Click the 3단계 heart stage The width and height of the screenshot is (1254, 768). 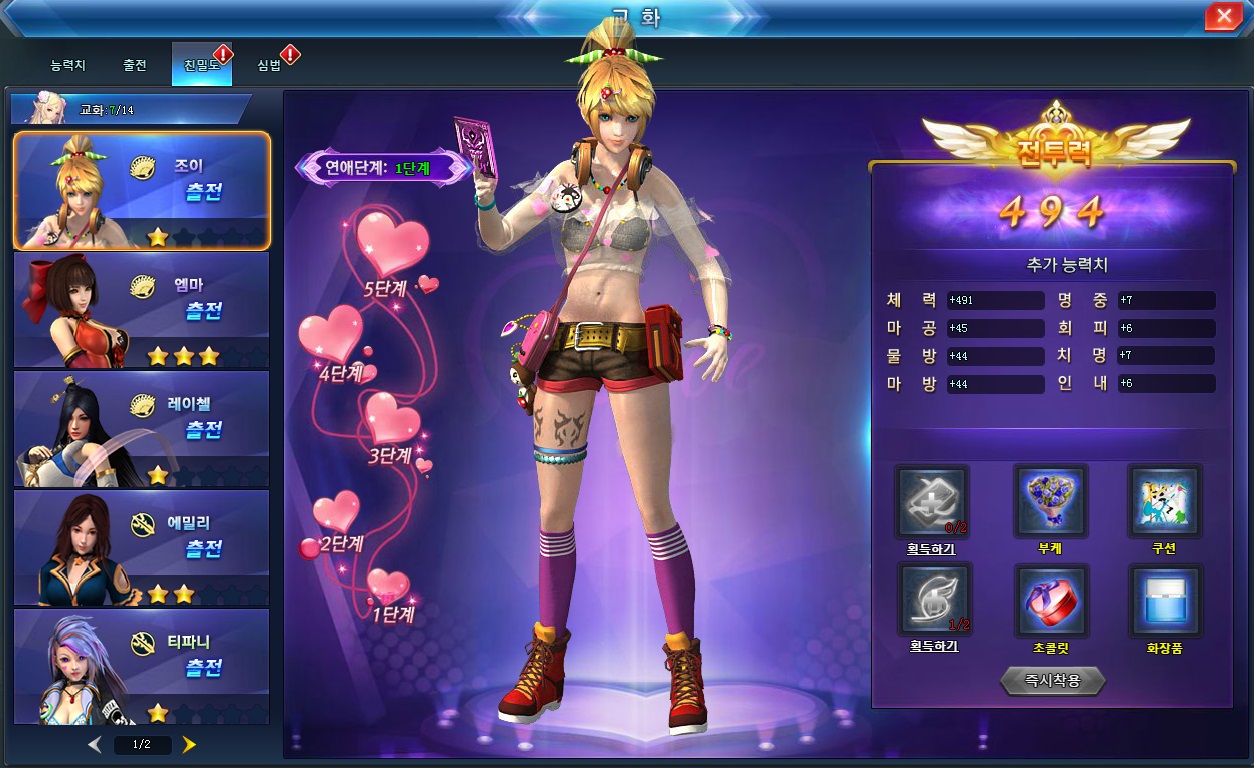tap(391, 418)
